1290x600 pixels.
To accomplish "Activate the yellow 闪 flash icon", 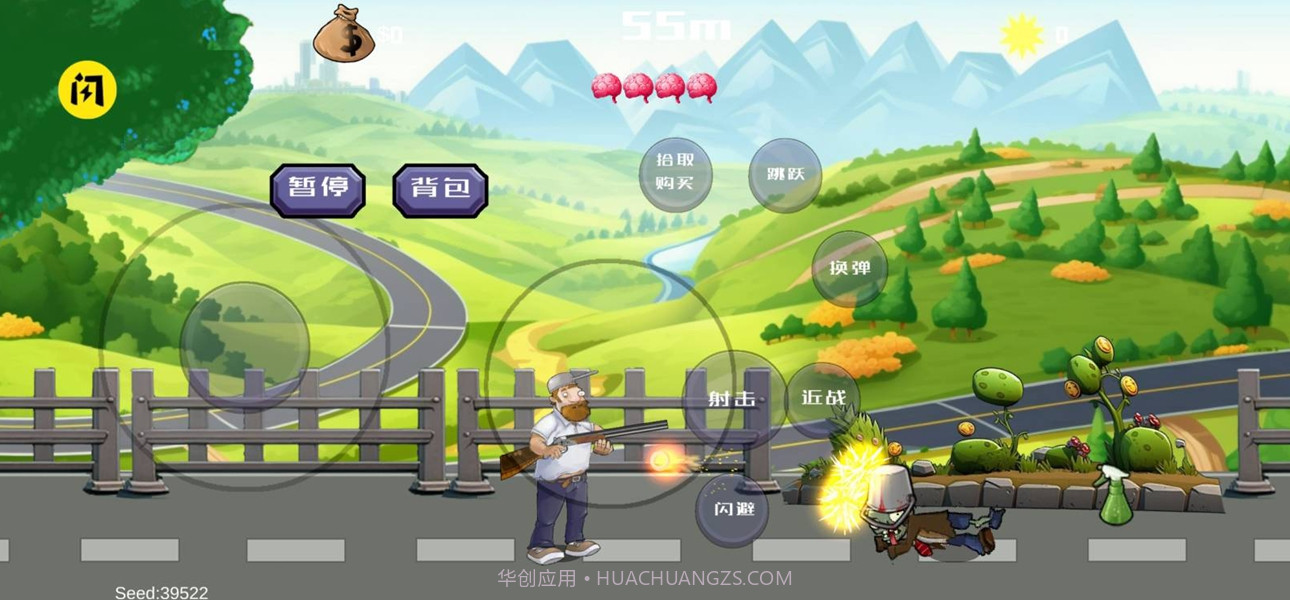I will click(x=87, y=91).
